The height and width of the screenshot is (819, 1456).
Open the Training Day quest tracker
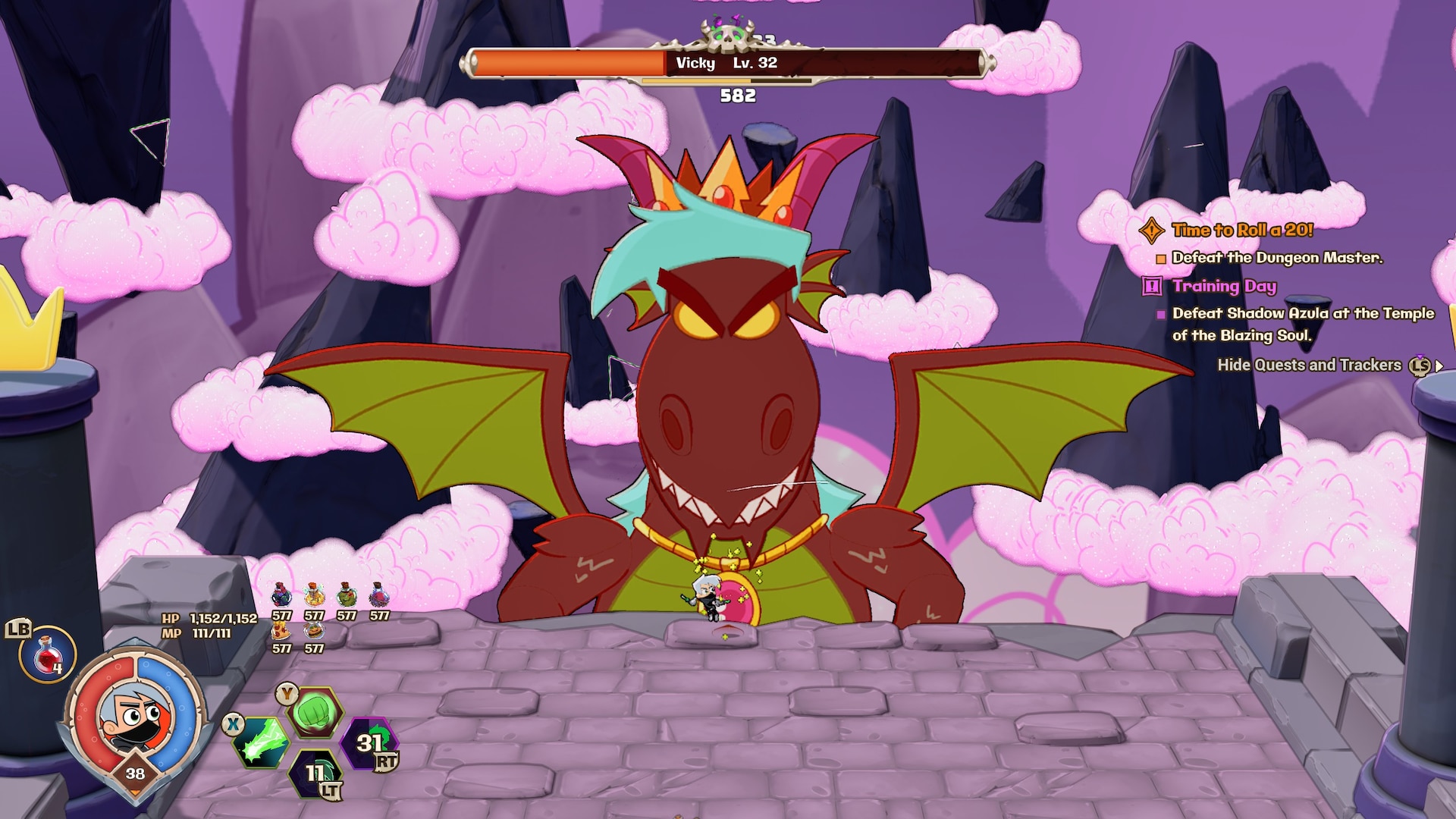tap(1223, 286)
